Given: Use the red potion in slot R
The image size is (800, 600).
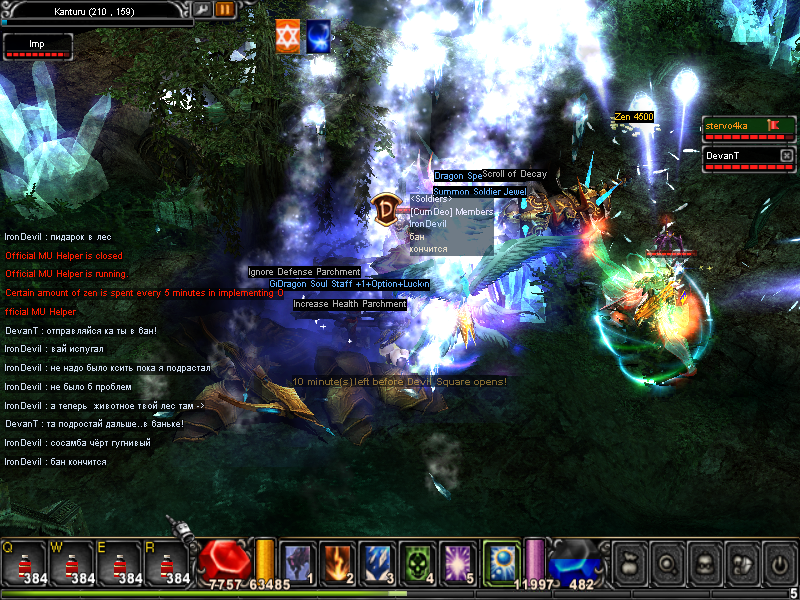Looking at the screenshot, I should (x=167, y=564).
